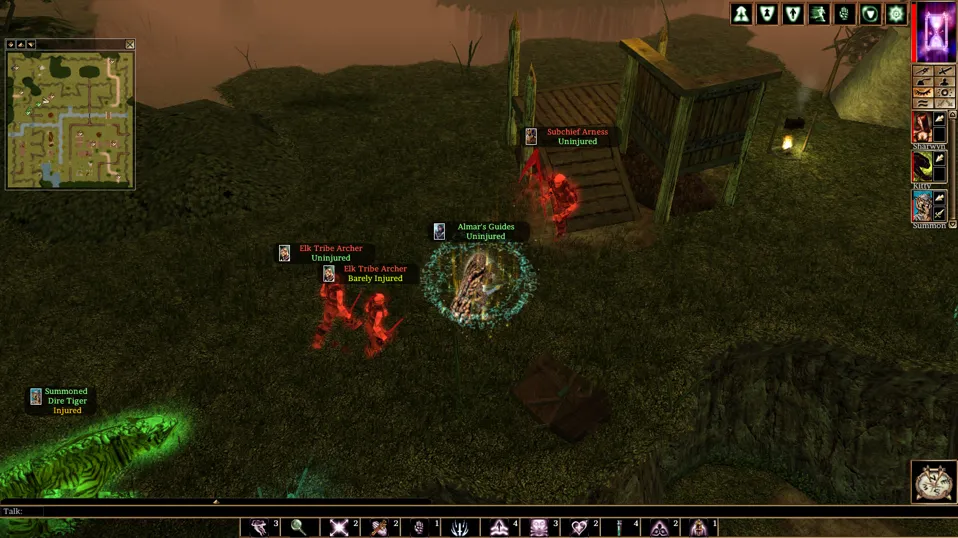Screen dimensions: 958x538
Task: Select Sharwyn's party portrait
Action: pyautogui.click(x=922, y=127)
